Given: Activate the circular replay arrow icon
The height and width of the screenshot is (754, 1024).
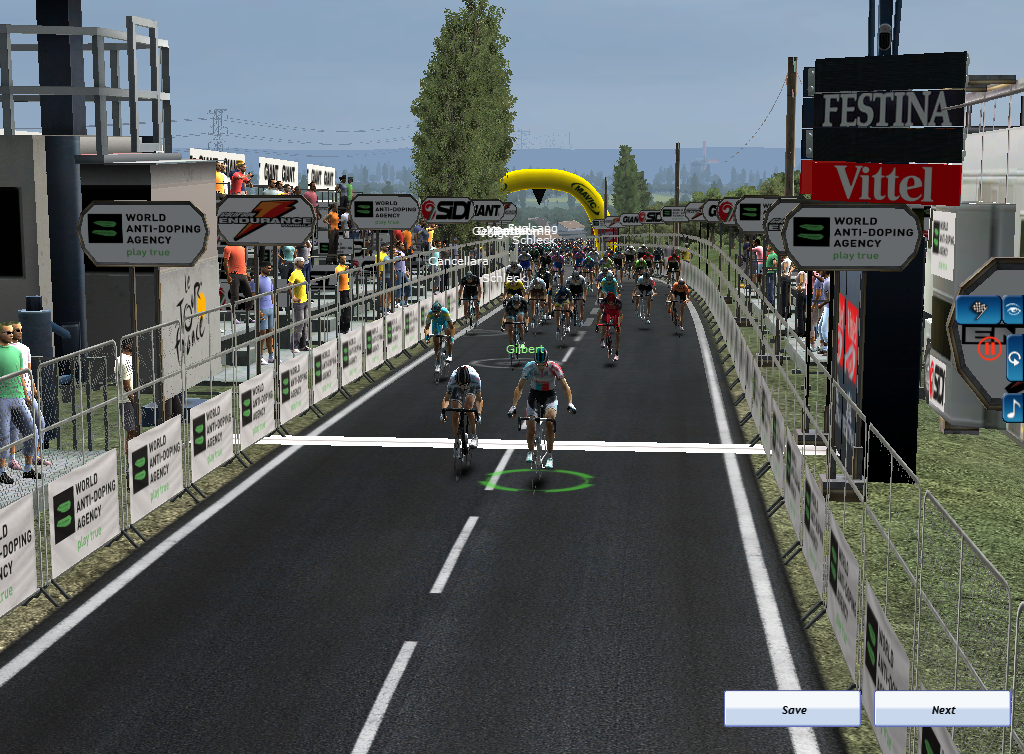Looking at the screenshot, I should pyautogui.click(x=1014, y=358).
